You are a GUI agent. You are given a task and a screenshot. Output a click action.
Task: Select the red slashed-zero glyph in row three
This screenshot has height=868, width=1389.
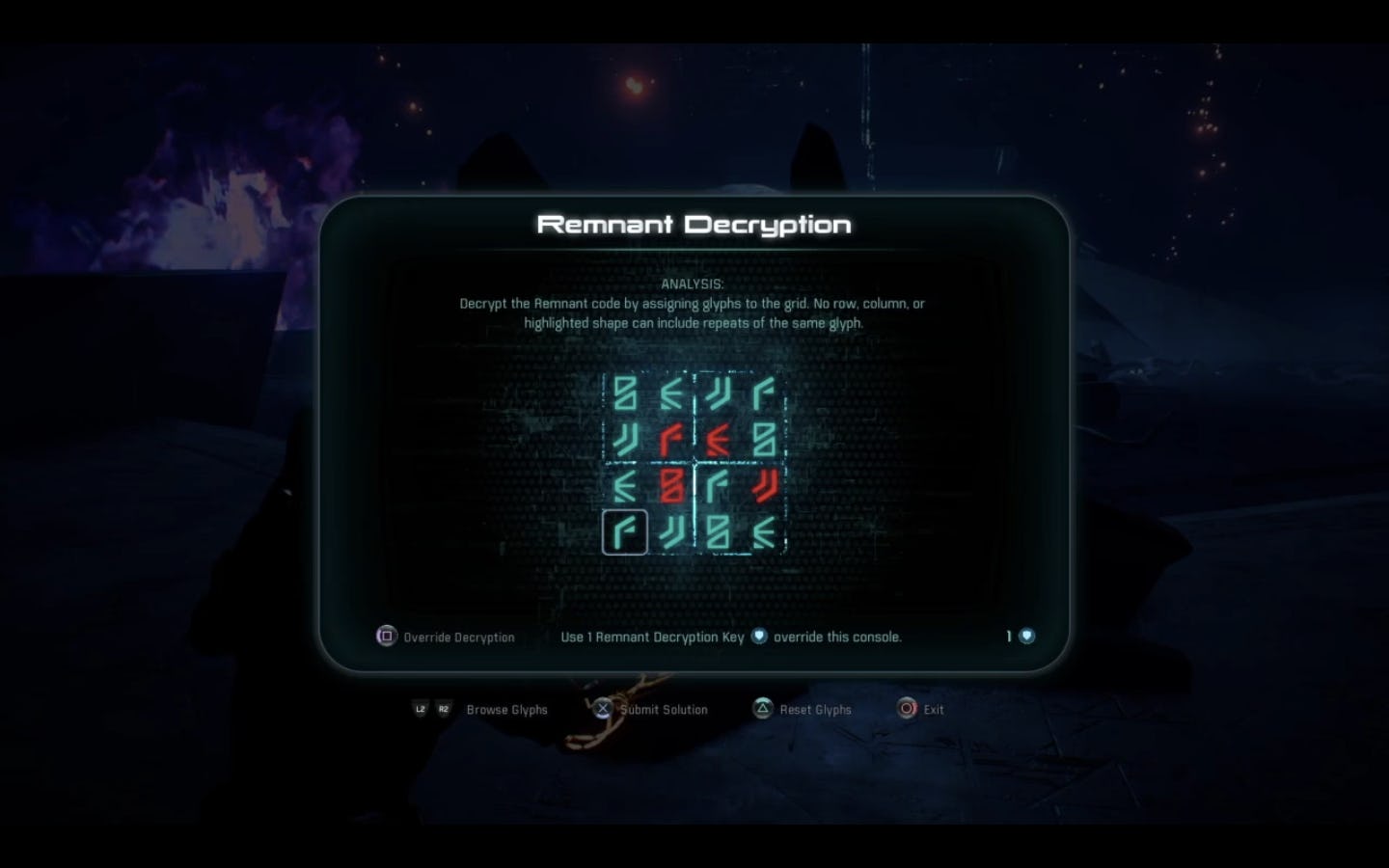pos(669,485)
